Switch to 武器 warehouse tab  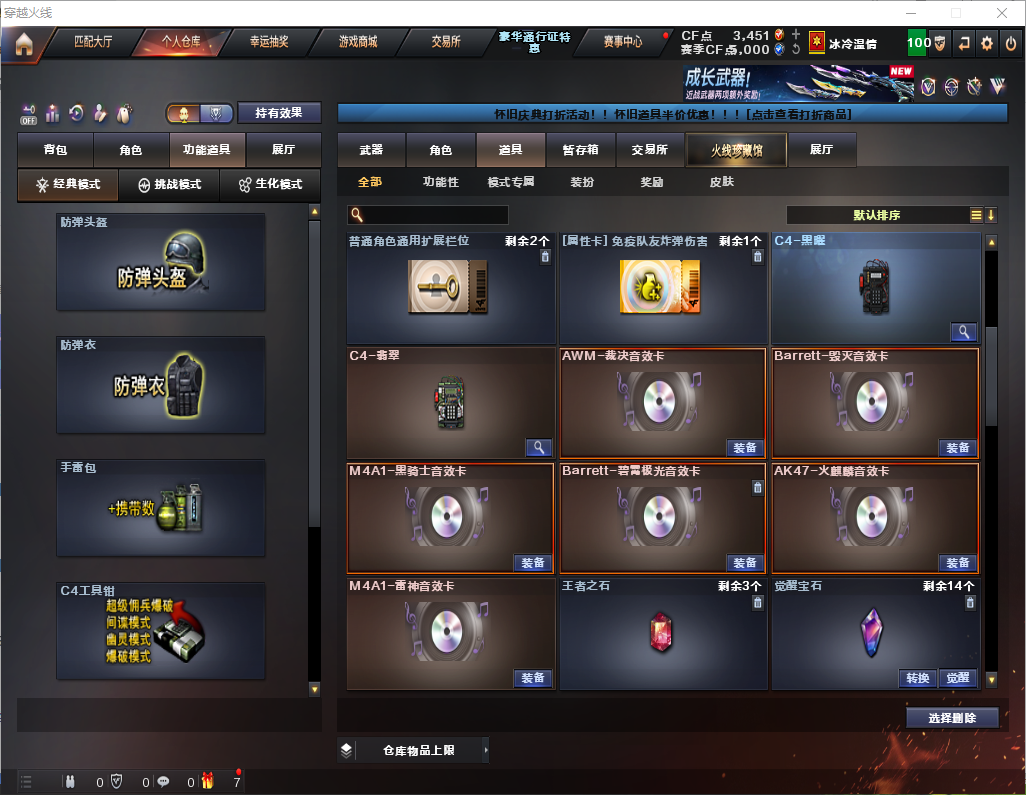tap(371, 150)
